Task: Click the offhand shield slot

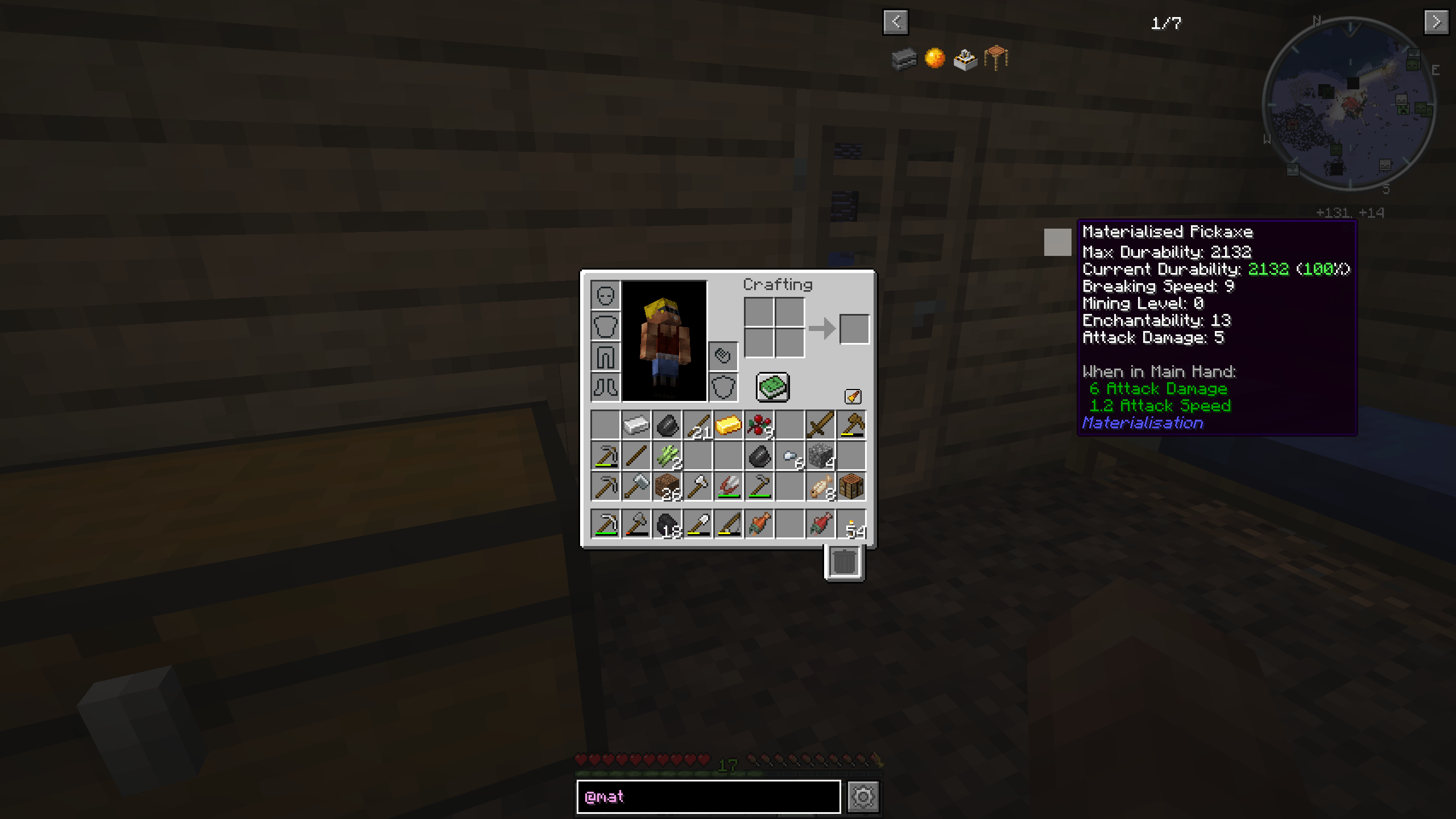Action: pyautogui.click(x=723, y=386)
